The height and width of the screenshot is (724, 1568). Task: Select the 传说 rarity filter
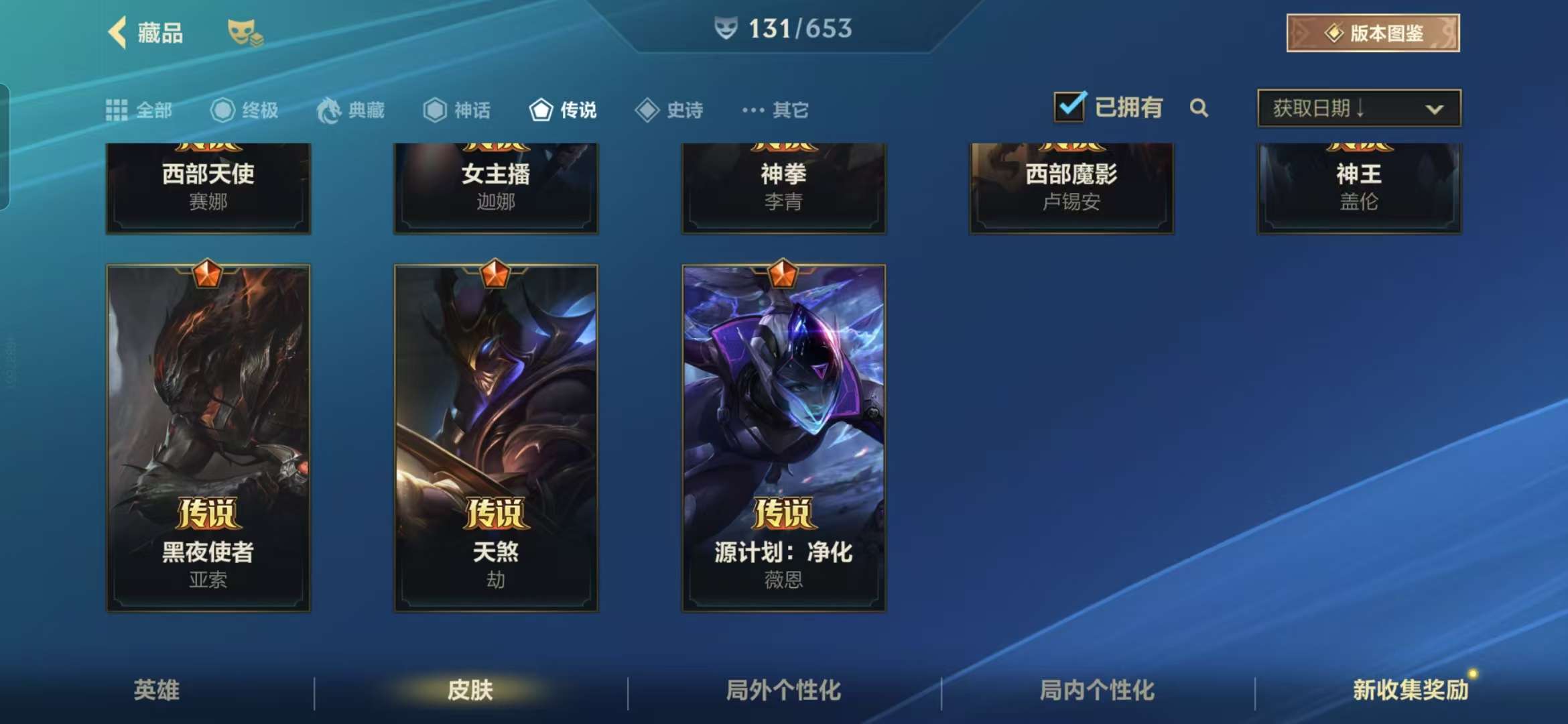[563, 110]
